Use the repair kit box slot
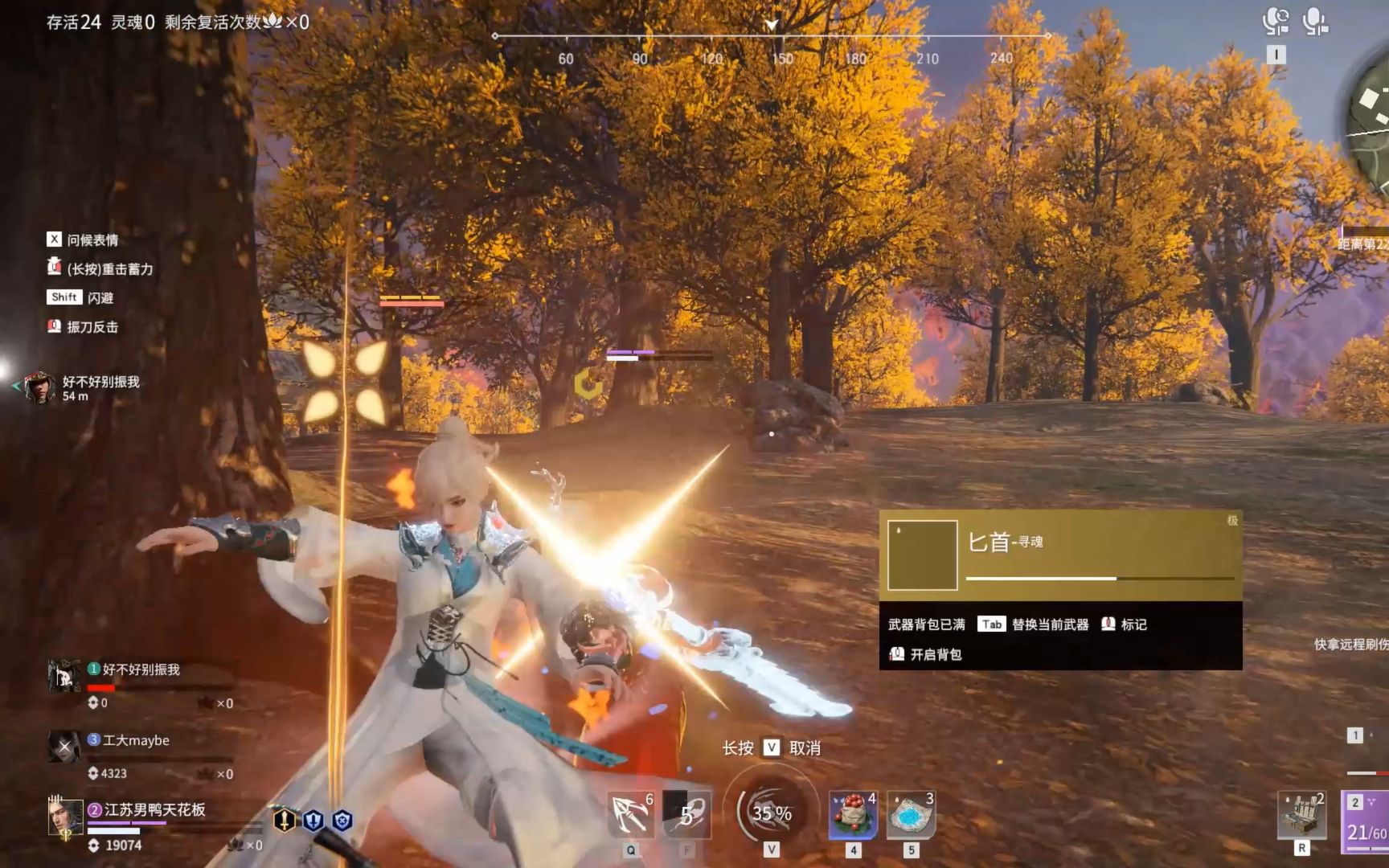Viewport: 1389px width, 868px height. pos(1302,815)
